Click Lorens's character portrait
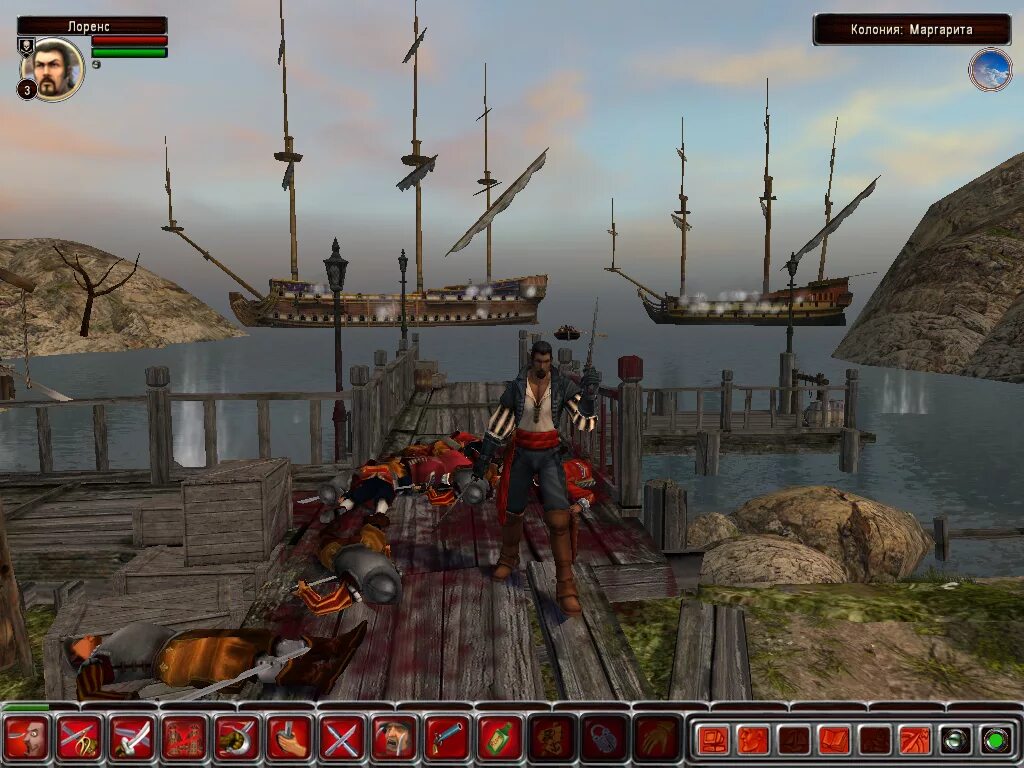This screenshot has width=1024, height=768. click(52, 69)
